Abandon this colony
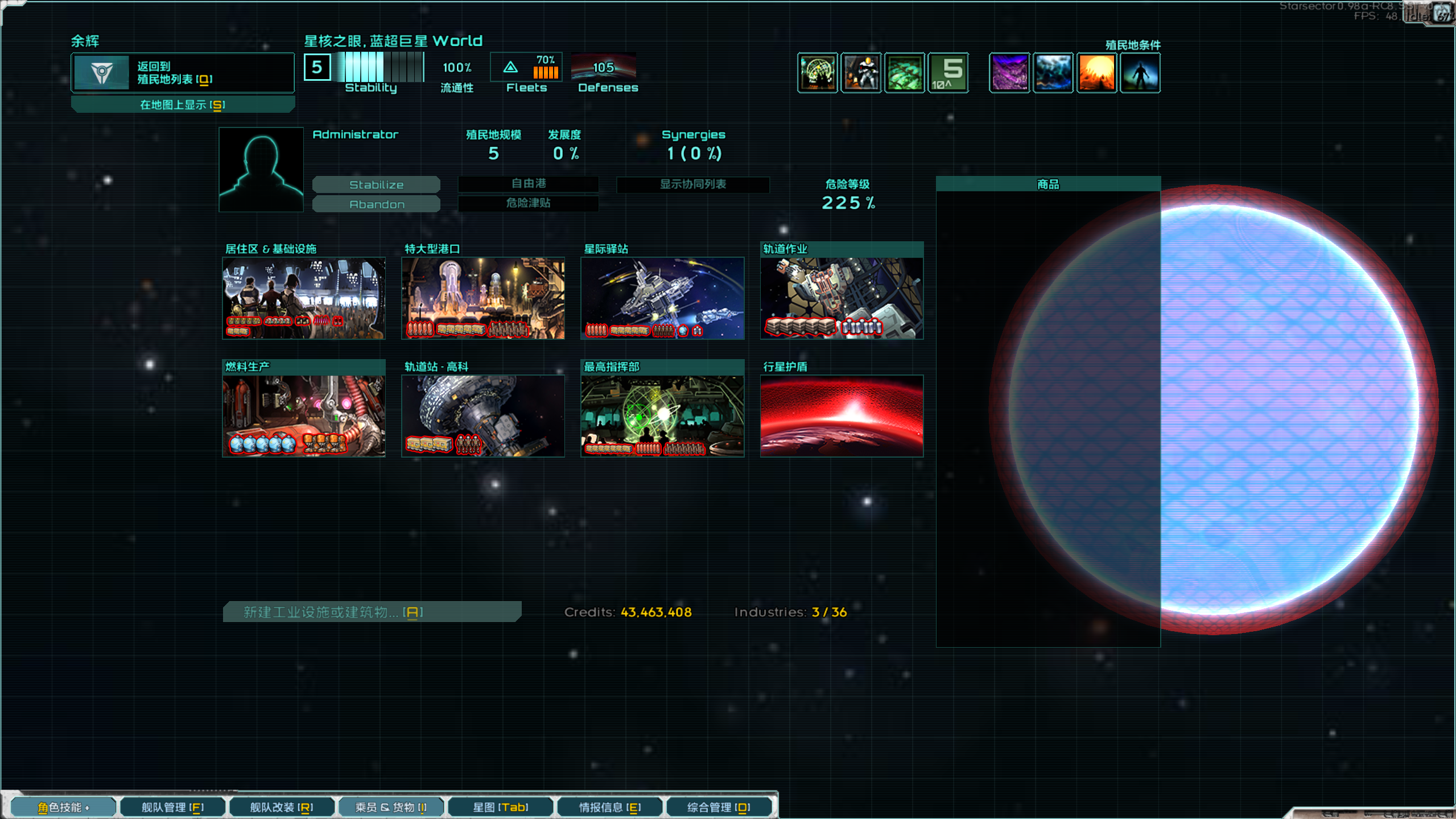 [x=376, y=204]
